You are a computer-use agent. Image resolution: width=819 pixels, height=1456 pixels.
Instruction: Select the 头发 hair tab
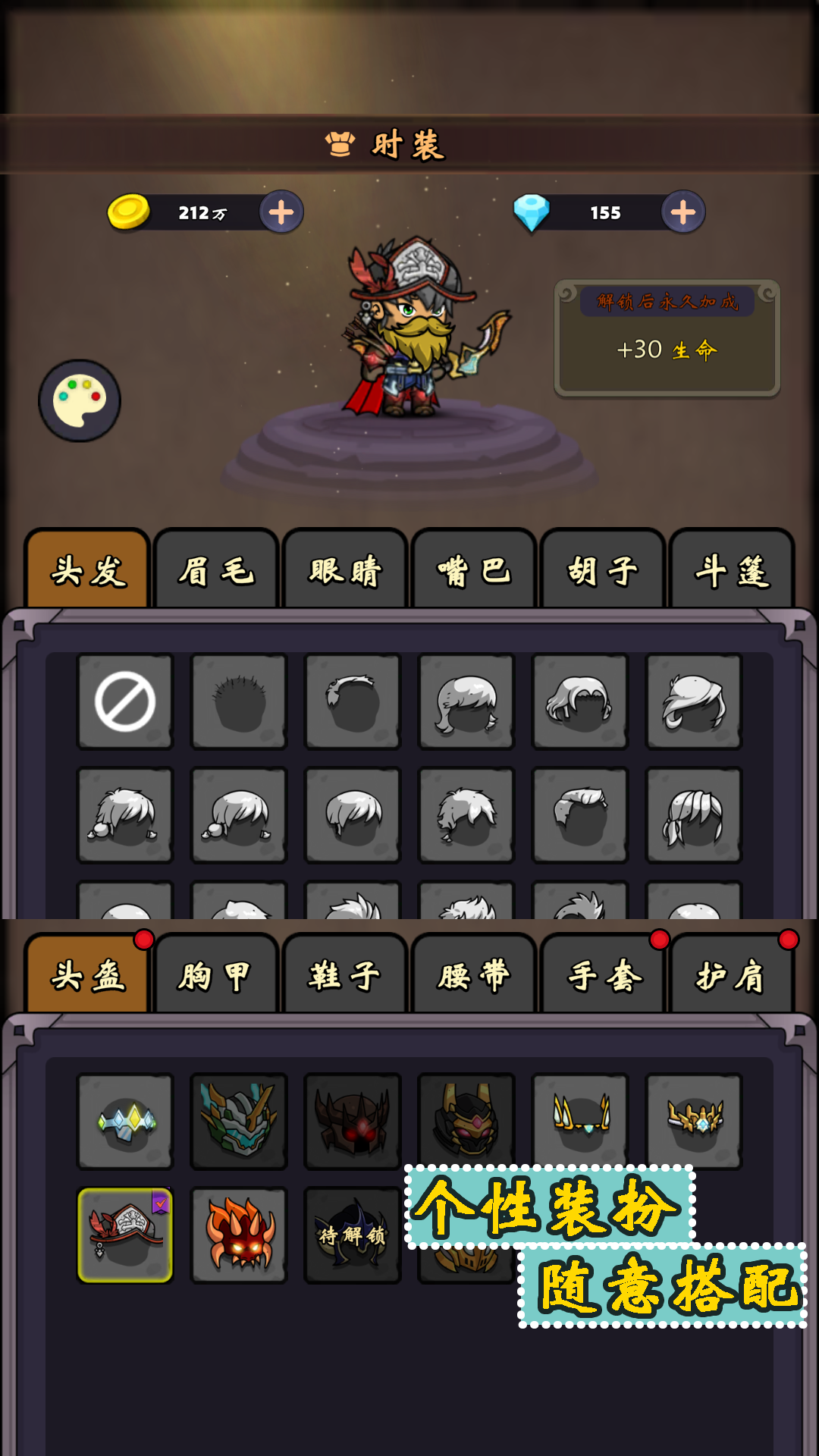(87, 570)
